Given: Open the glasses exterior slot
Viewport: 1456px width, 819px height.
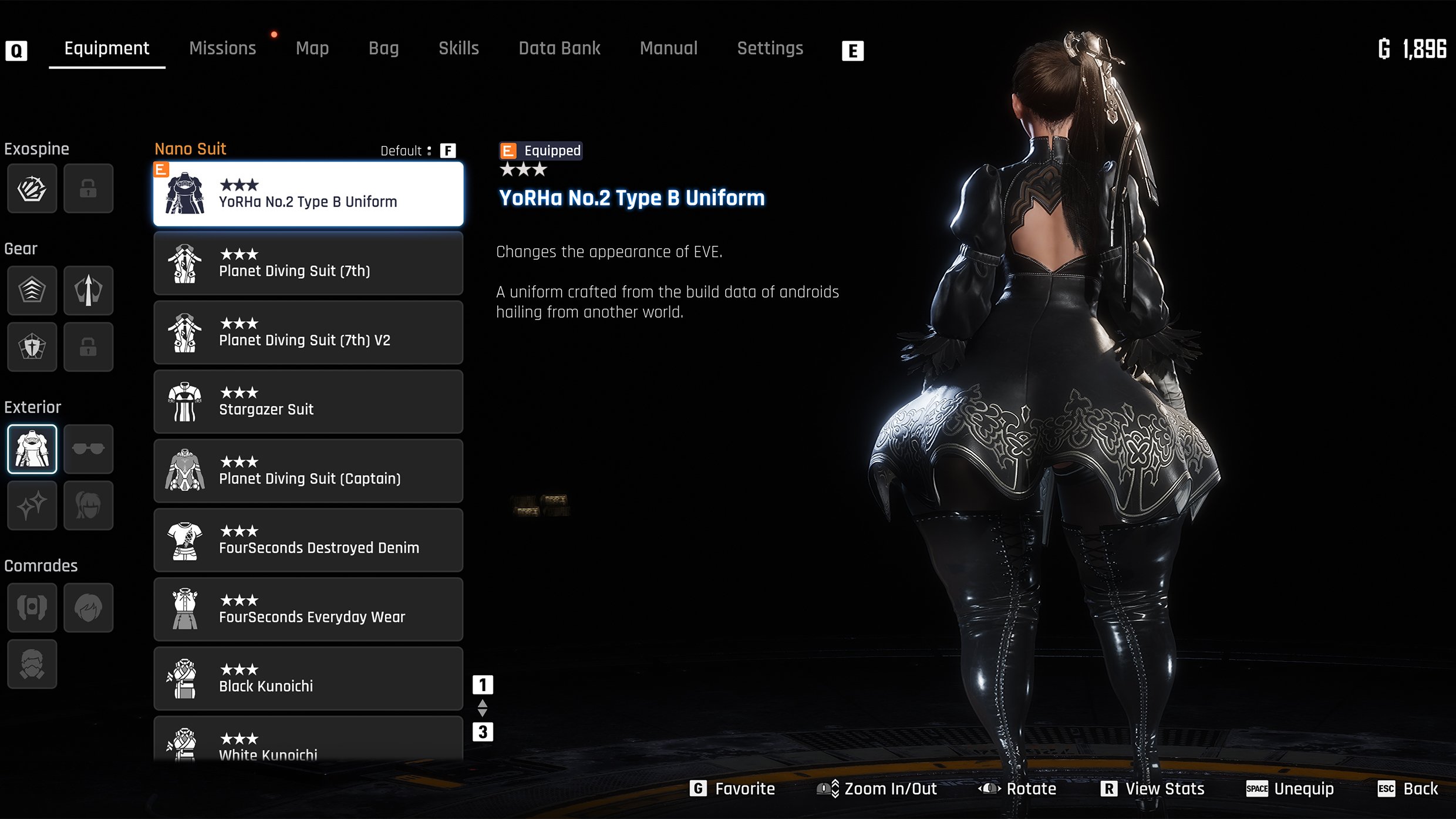Looking at the screenshot, I should 88,449.
